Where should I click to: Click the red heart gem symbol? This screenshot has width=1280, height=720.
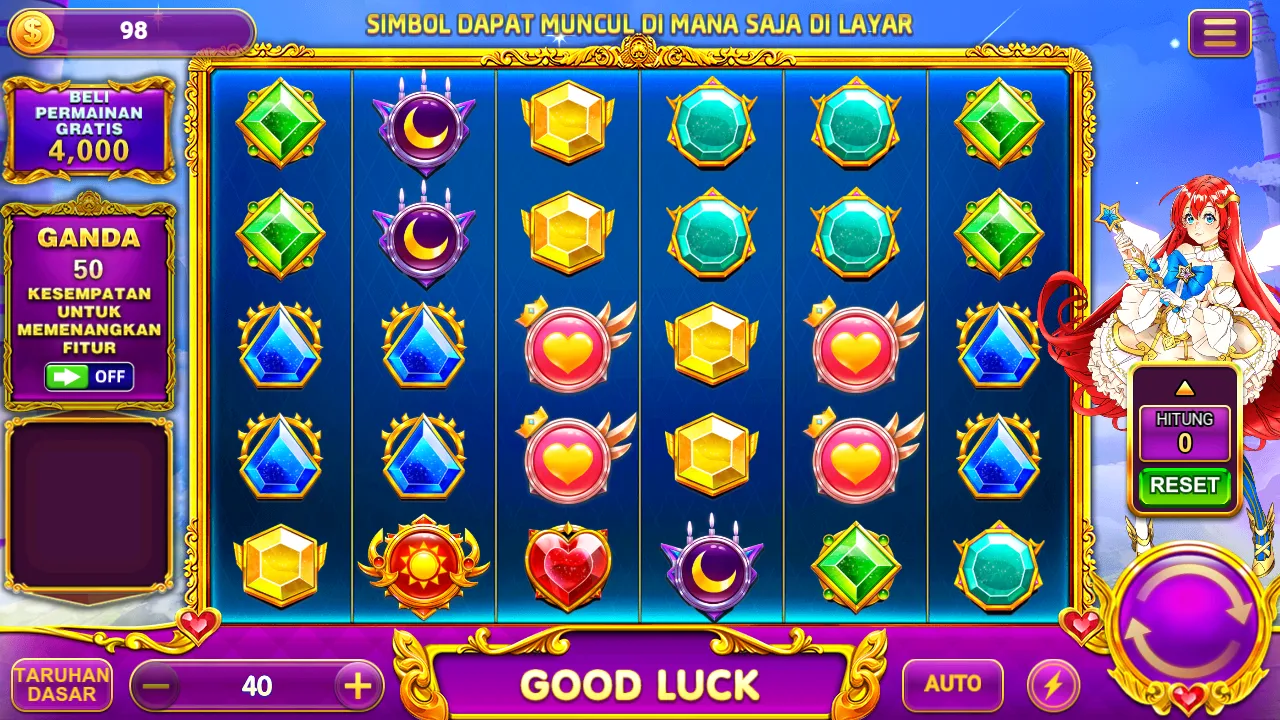click(568, 565)
